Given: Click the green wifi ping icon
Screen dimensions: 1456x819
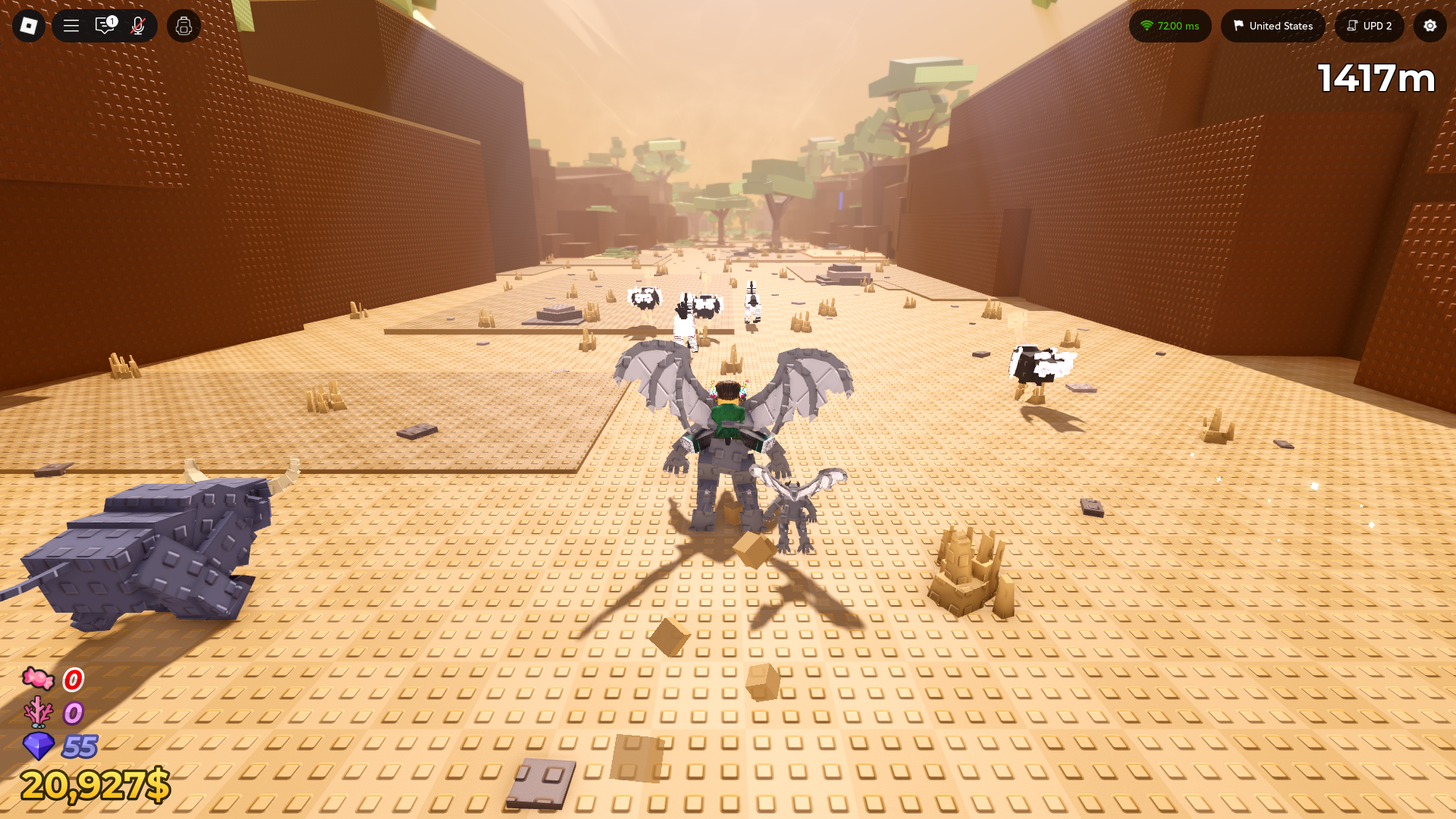Looking at the screenshot, I should (x=1146, y=25).
